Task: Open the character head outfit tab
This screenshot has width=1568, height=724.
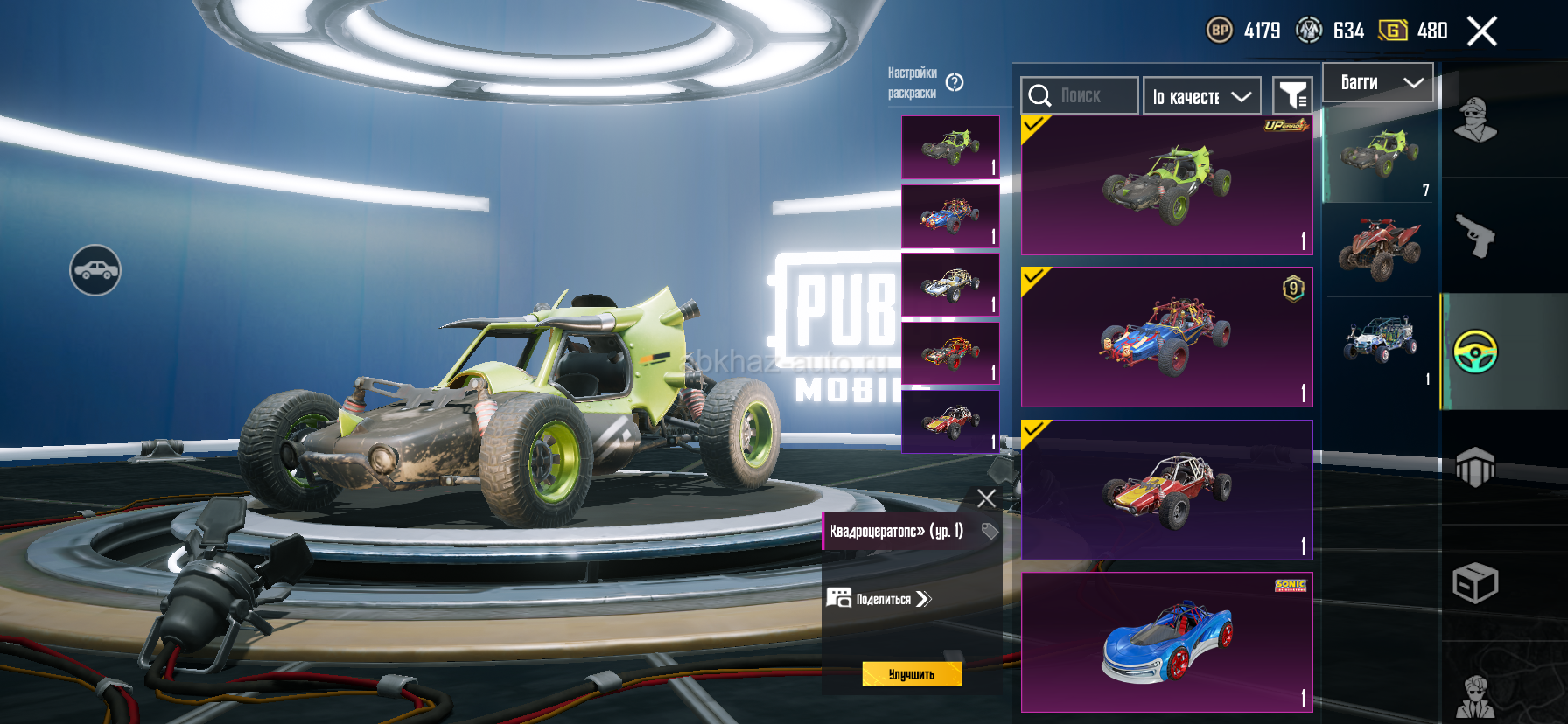Action: coord(1475,120)
